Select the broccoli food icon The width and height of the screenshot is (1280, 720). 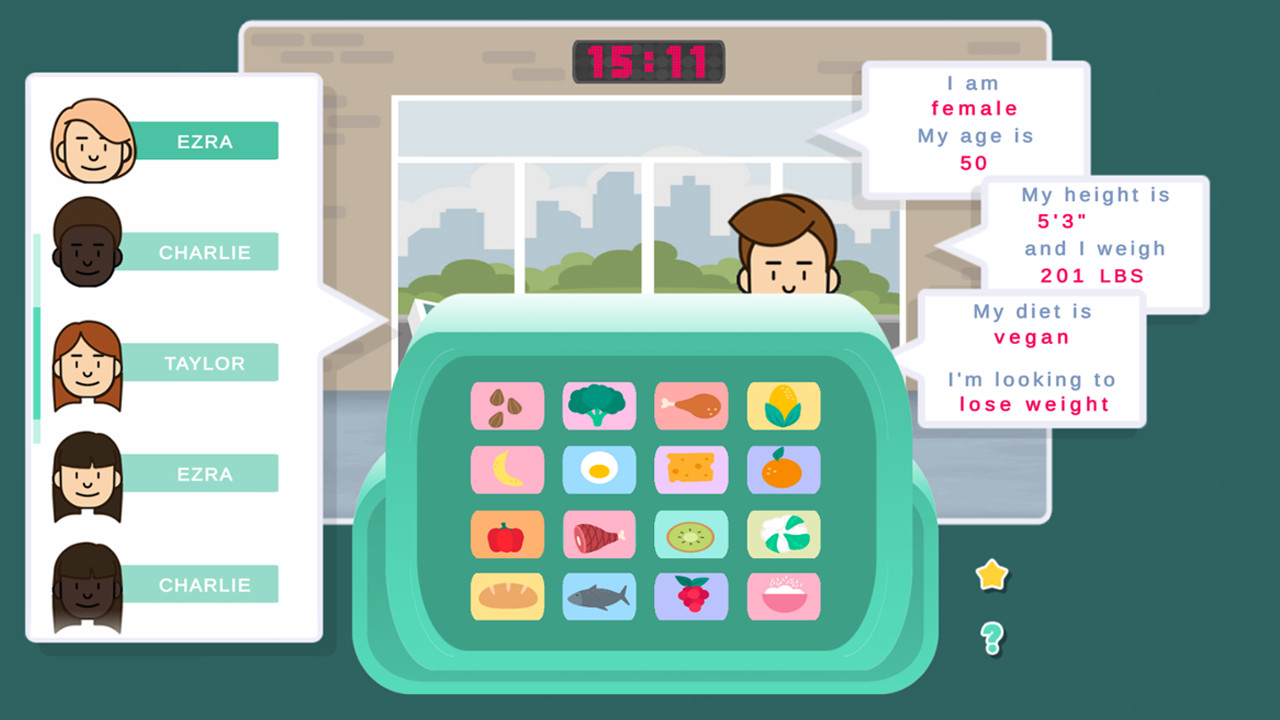coord(599,406)
